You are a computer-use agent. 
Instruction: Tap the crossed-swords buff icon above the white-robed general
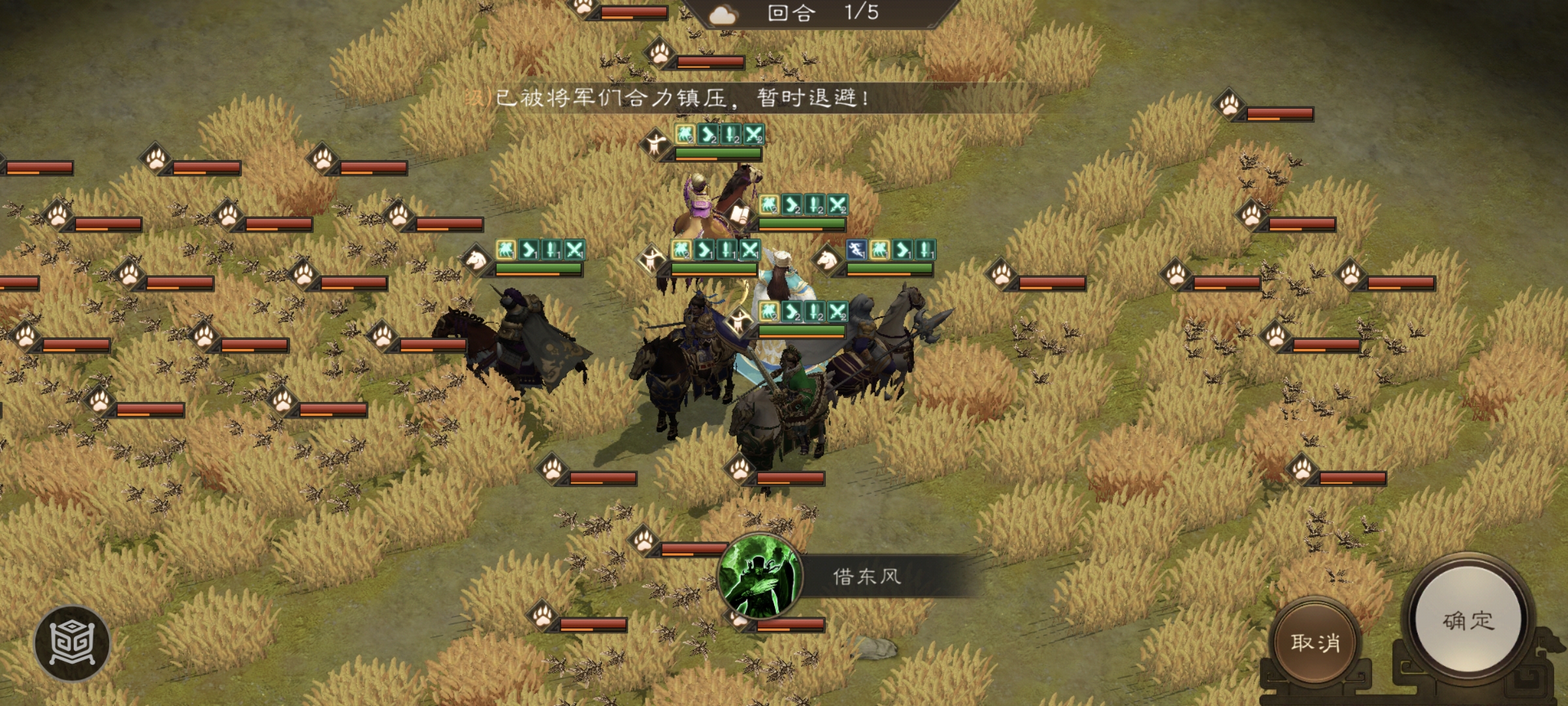tap(751, 248)
